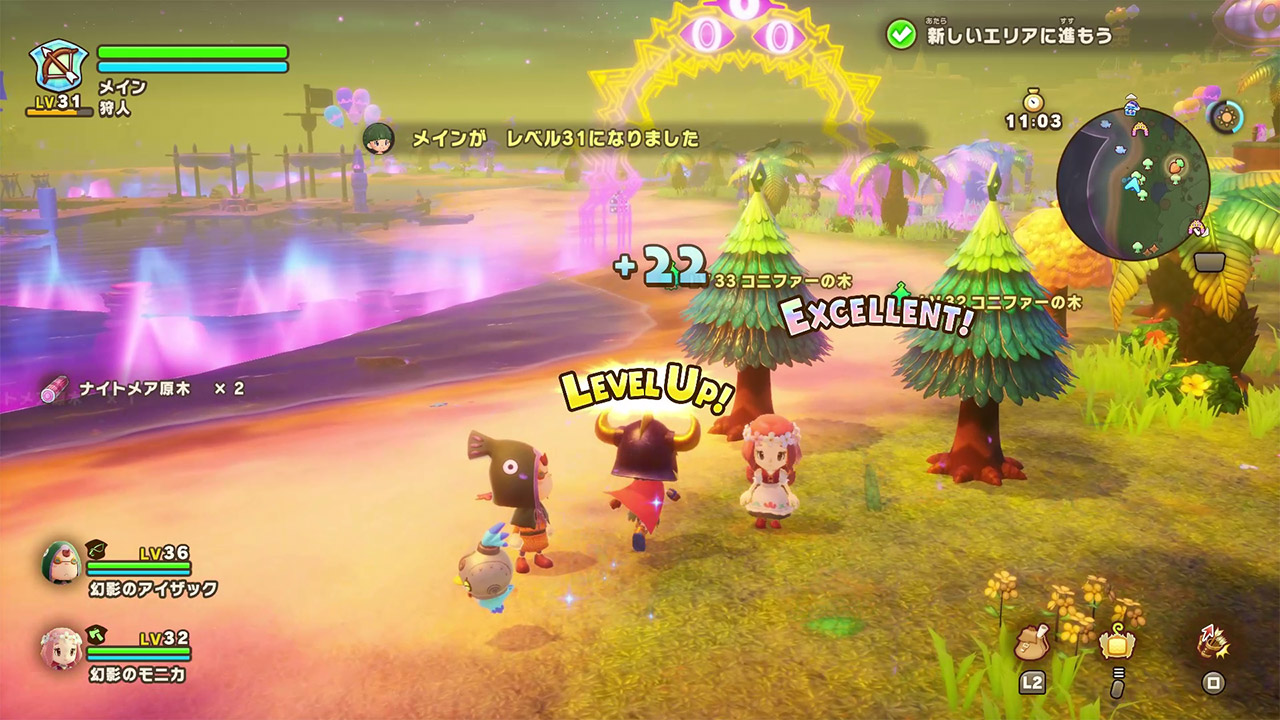Screen dimensions: 1280x720
Task: Open the circular minimap
Action: pos(1132,184)
